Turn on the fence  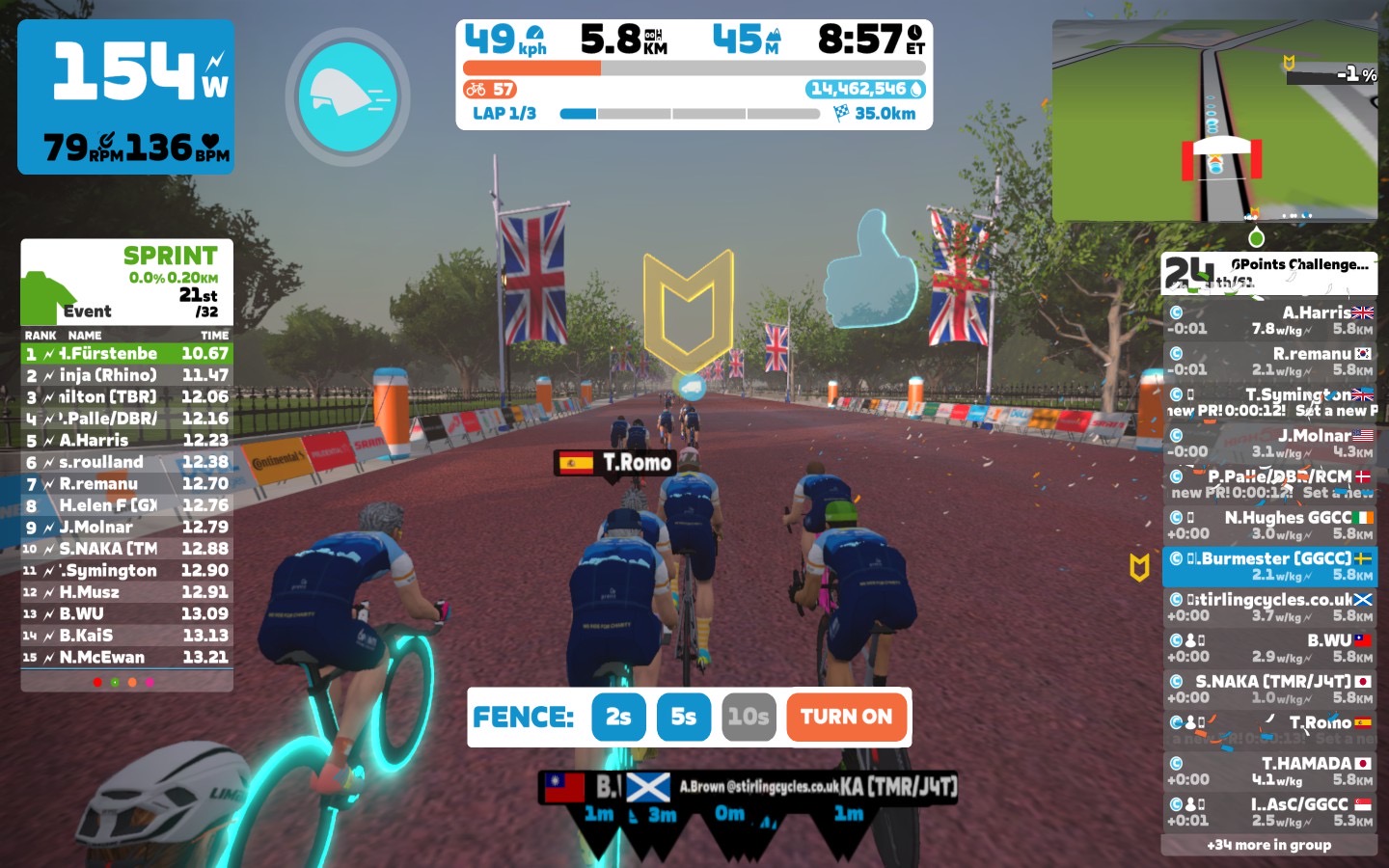(846, 717)
